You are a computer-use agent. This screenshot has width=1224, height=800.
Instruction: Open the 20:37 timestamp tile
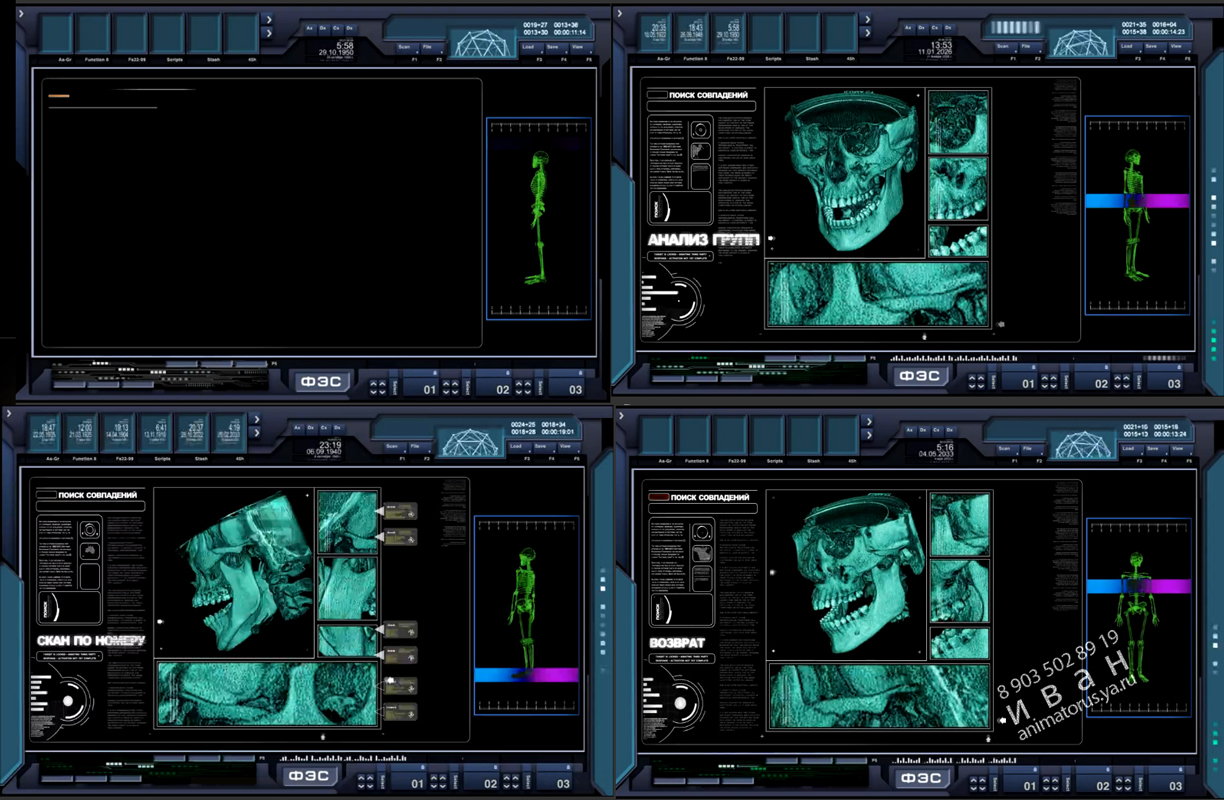195,433
